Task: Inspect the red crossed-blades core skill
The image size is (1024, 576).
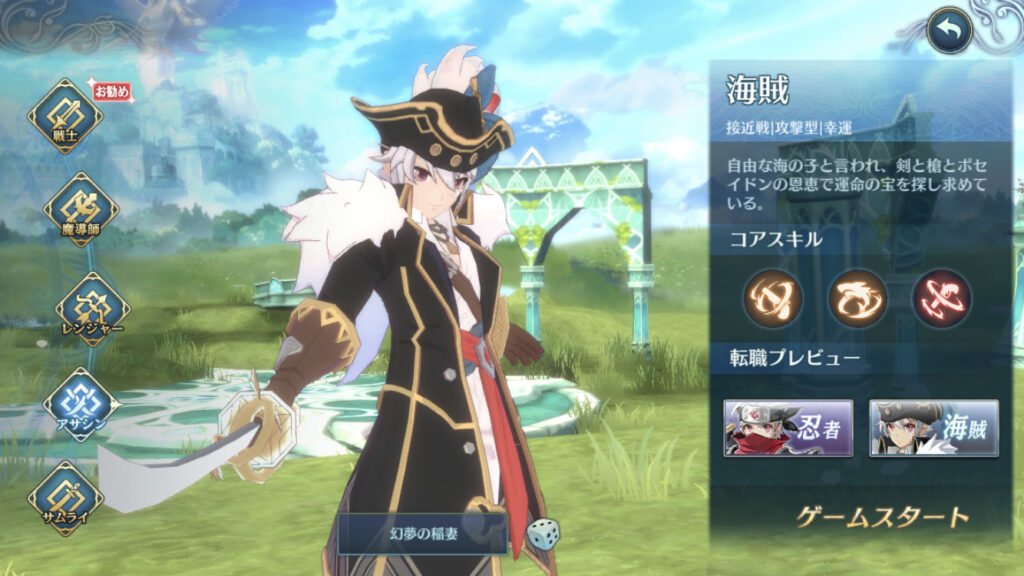Action: (941, 298)
